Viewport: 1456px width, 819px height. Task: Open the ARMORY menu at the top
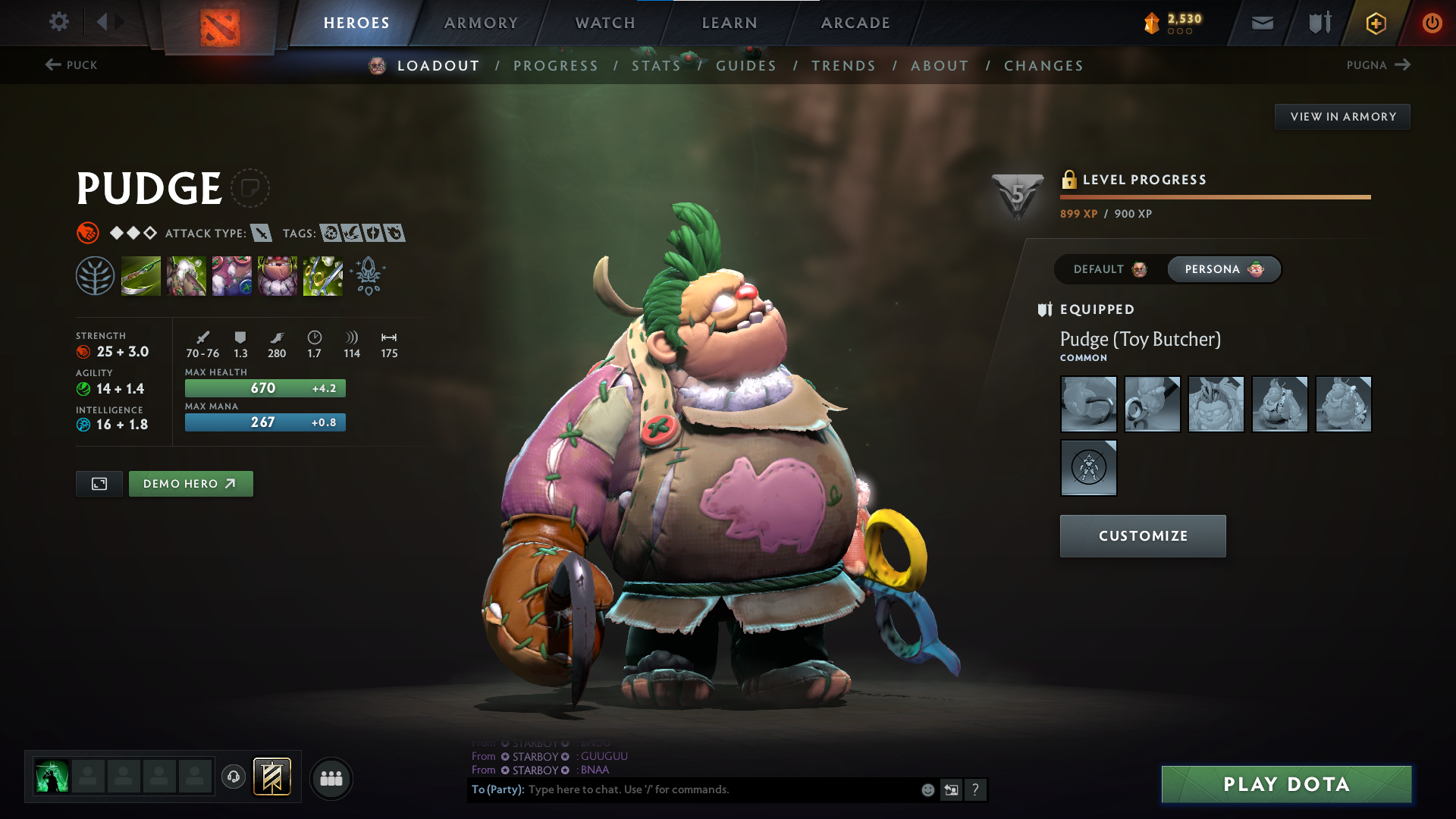480,23
